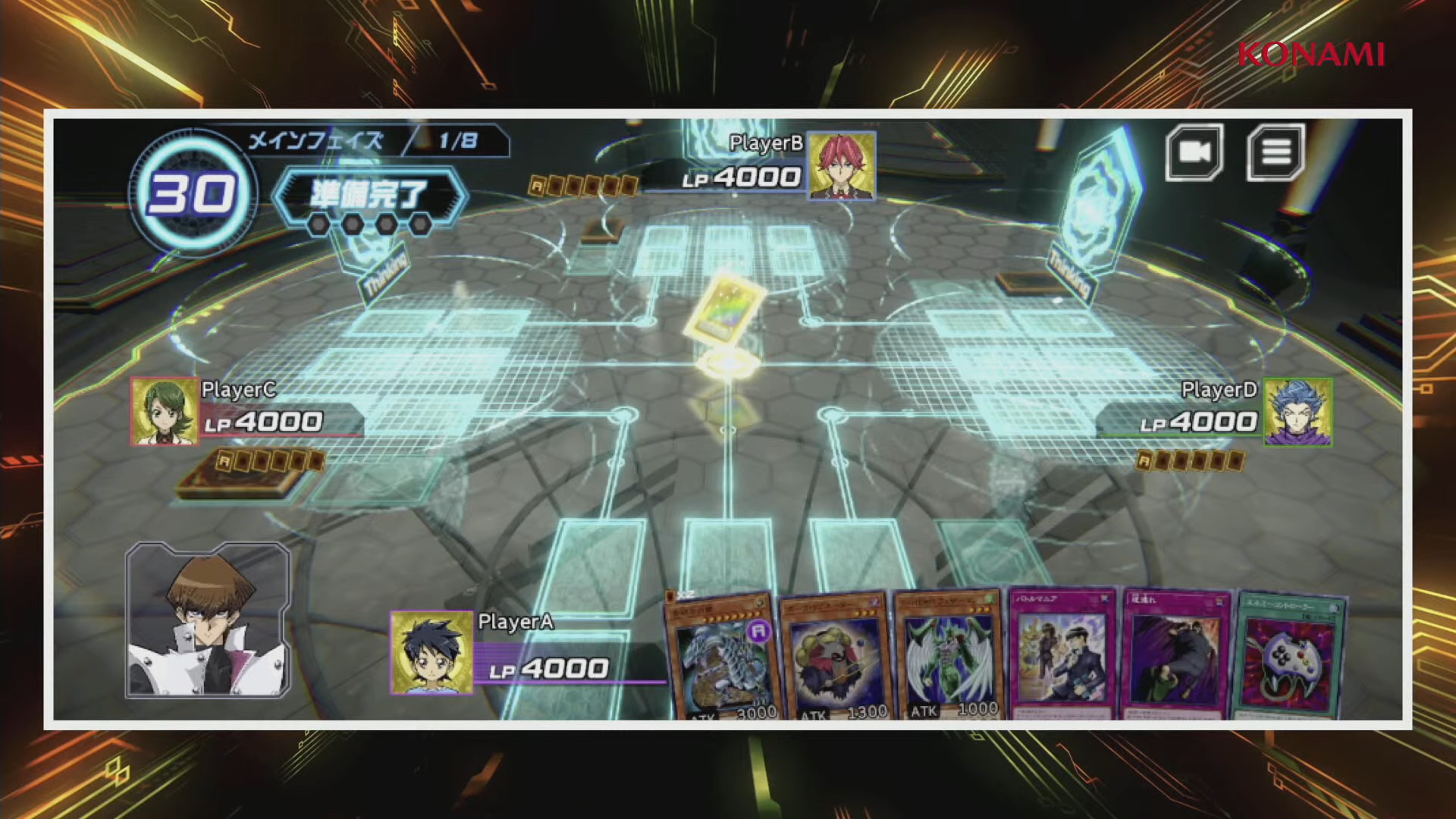Image resolution: width=1456 pixels, height=819 pixels.
Task: Pick the 1300 ATK monster card
Action: [x=835, y=656]
